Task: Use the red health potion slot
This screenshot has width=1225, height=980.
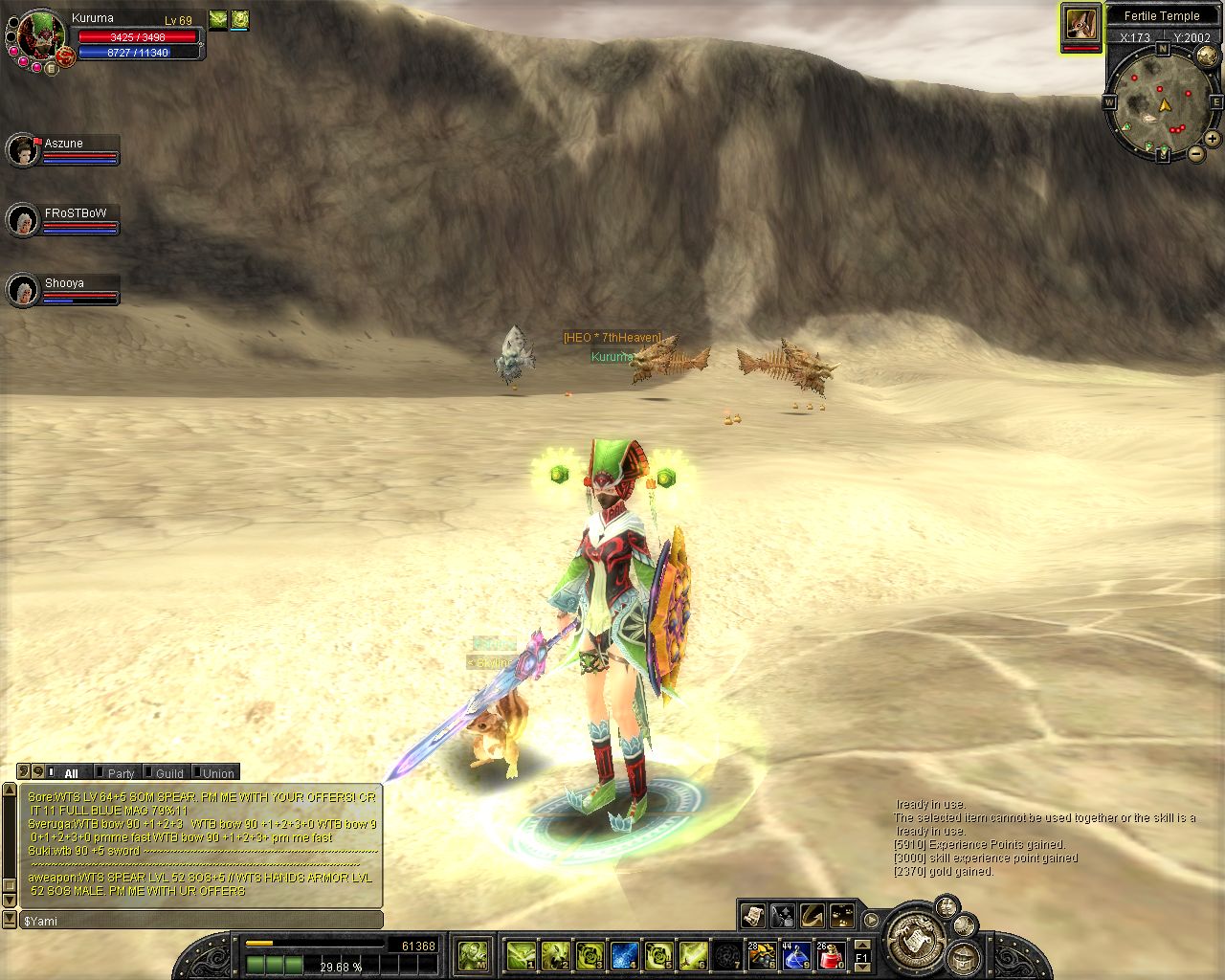Action: point(830,955)
